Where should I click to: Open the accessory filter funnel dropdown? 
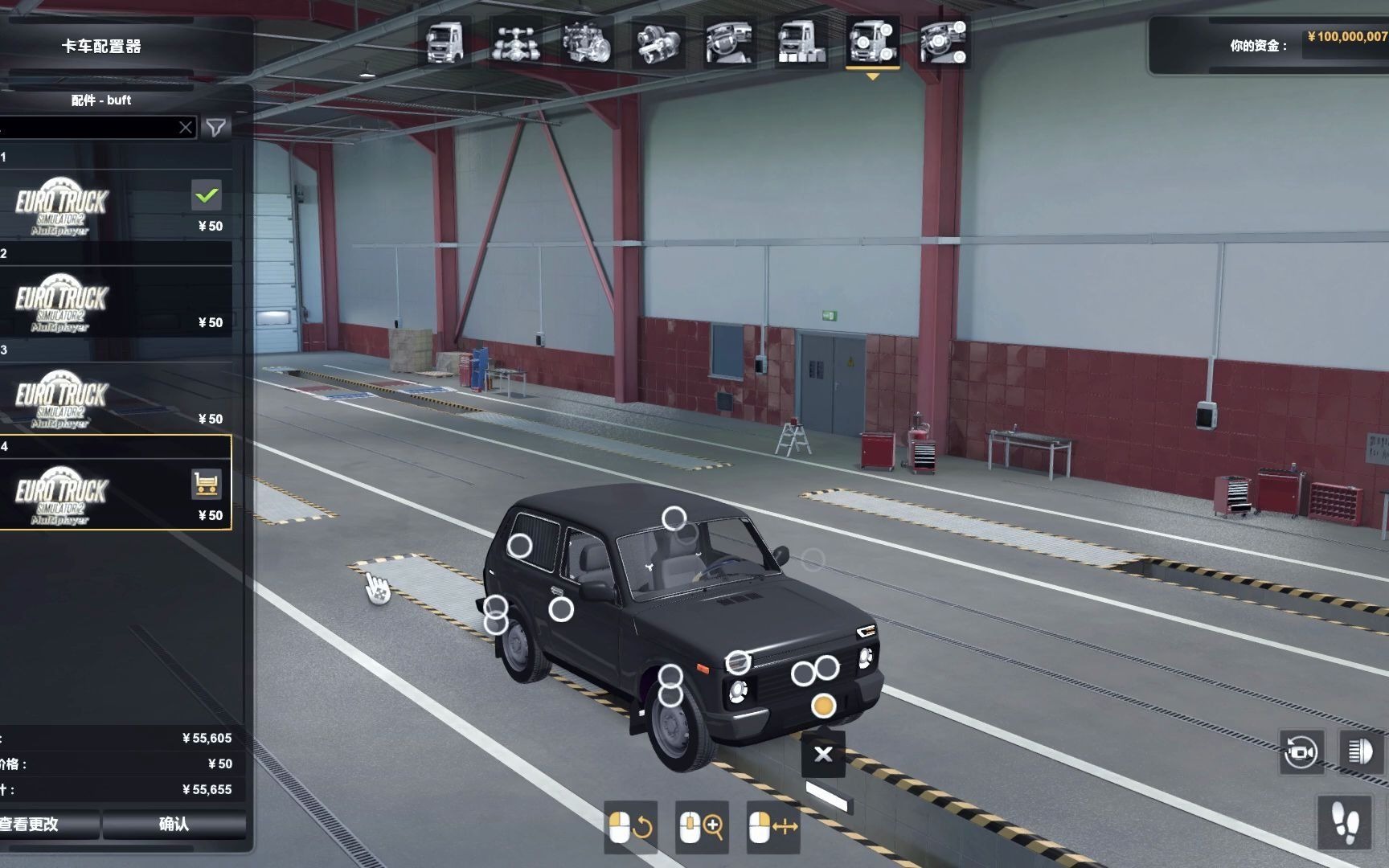tap(215, 126)
